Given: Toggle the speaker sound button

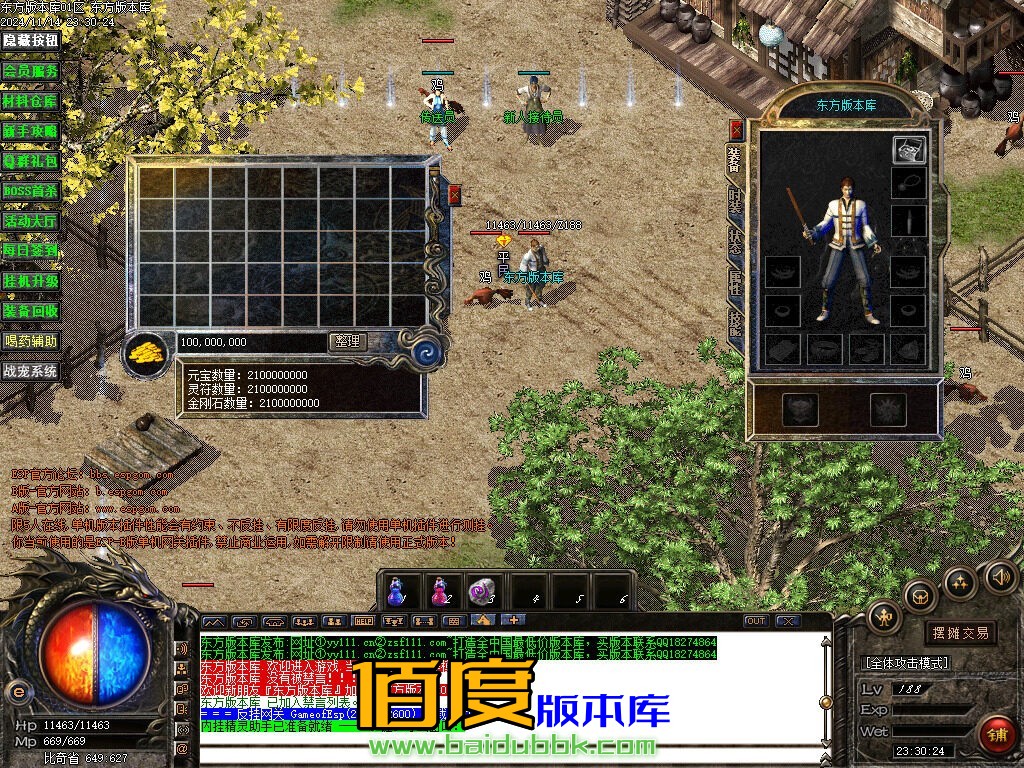Looking at the screenshot, I should [x=1000, y=576].
